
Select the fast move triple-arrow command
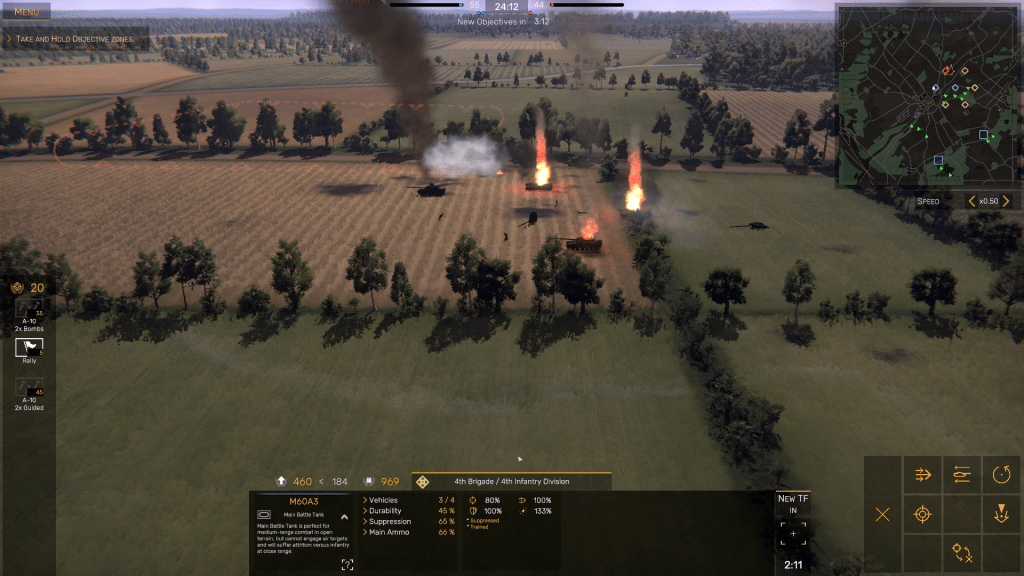[x=922, y=475]
